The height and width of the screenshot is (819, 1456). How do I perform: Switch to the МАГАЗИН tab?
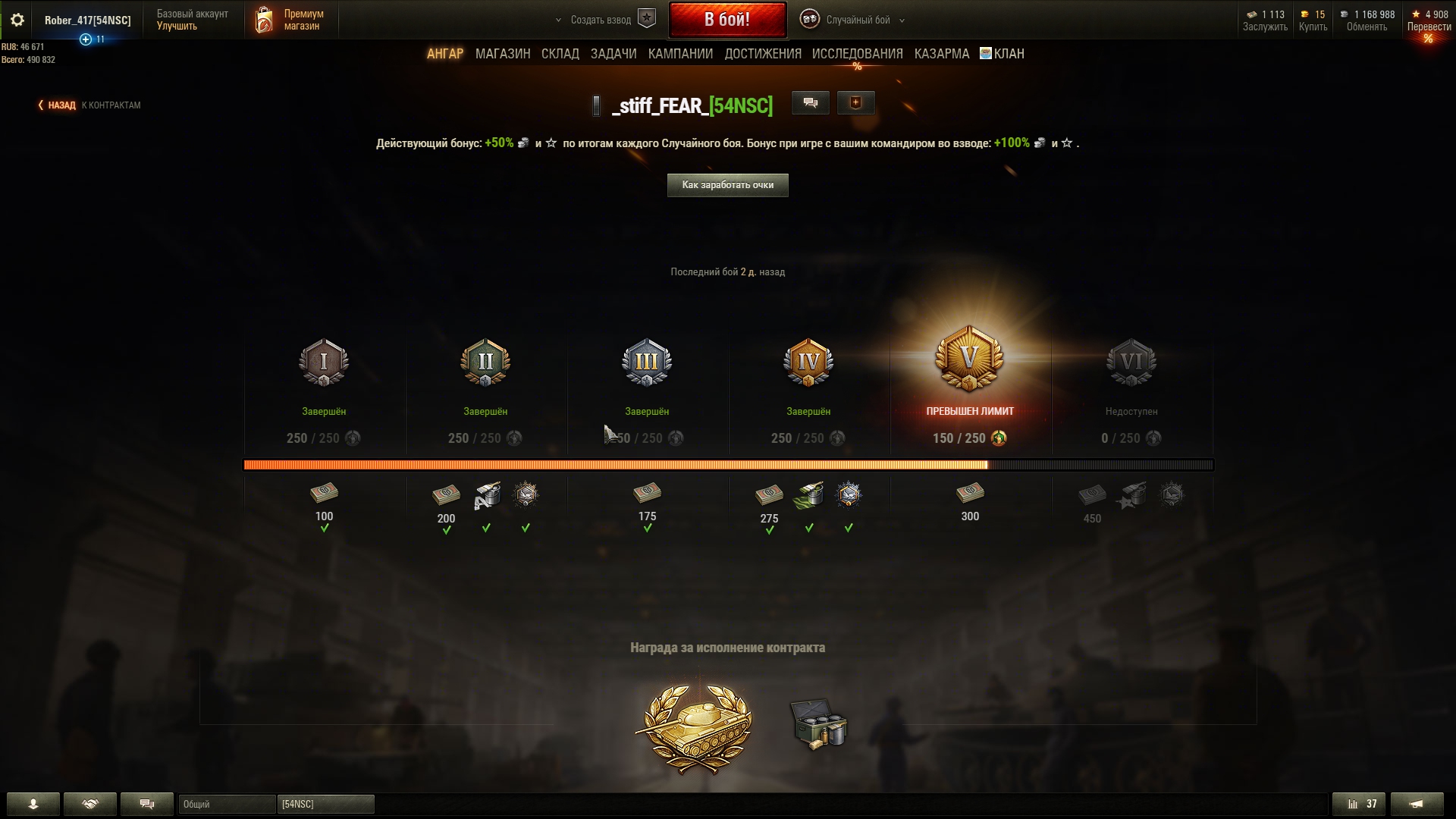(x=503, y=54)
